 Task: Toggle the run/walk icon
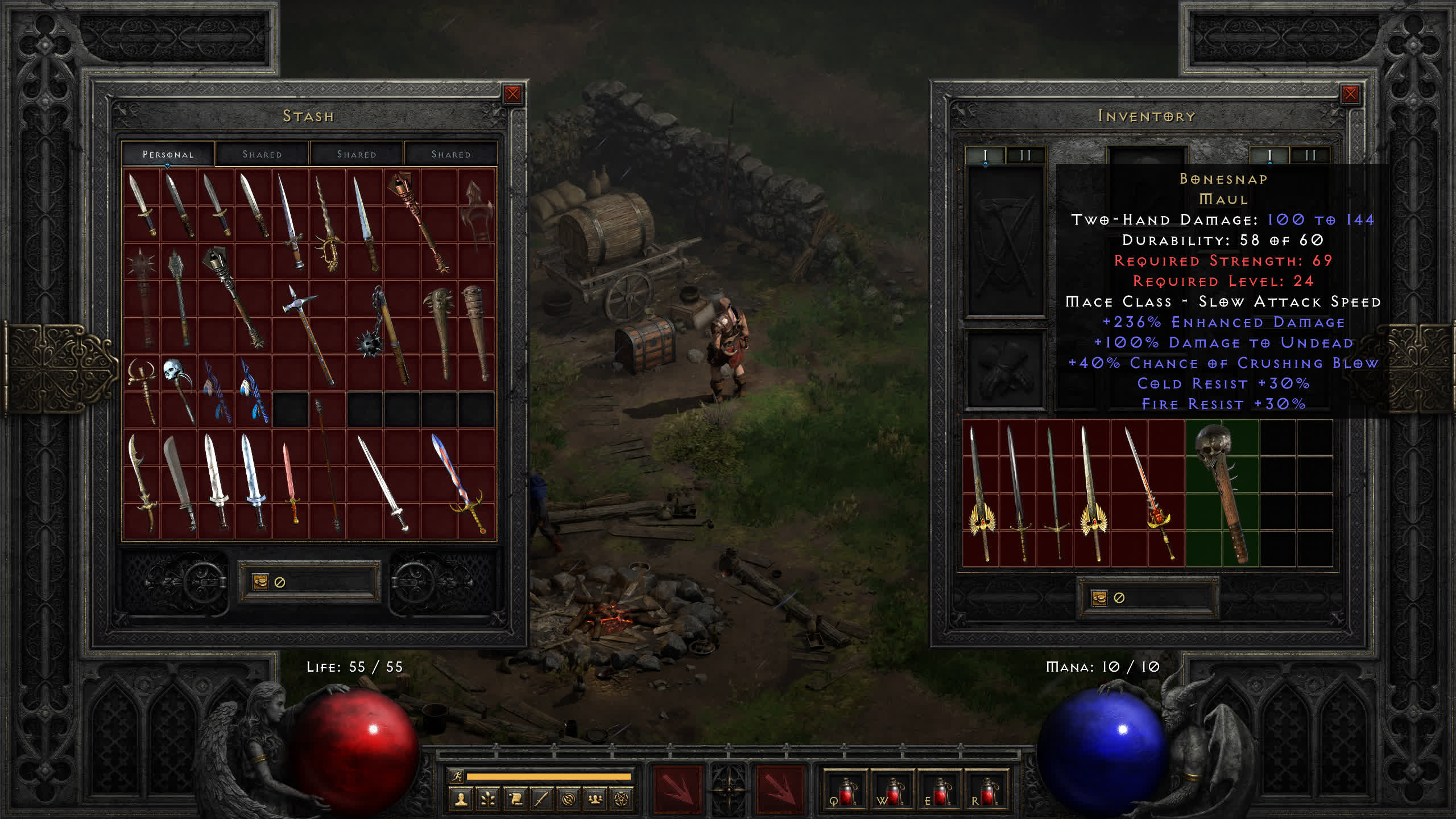(x=456, y=776)
